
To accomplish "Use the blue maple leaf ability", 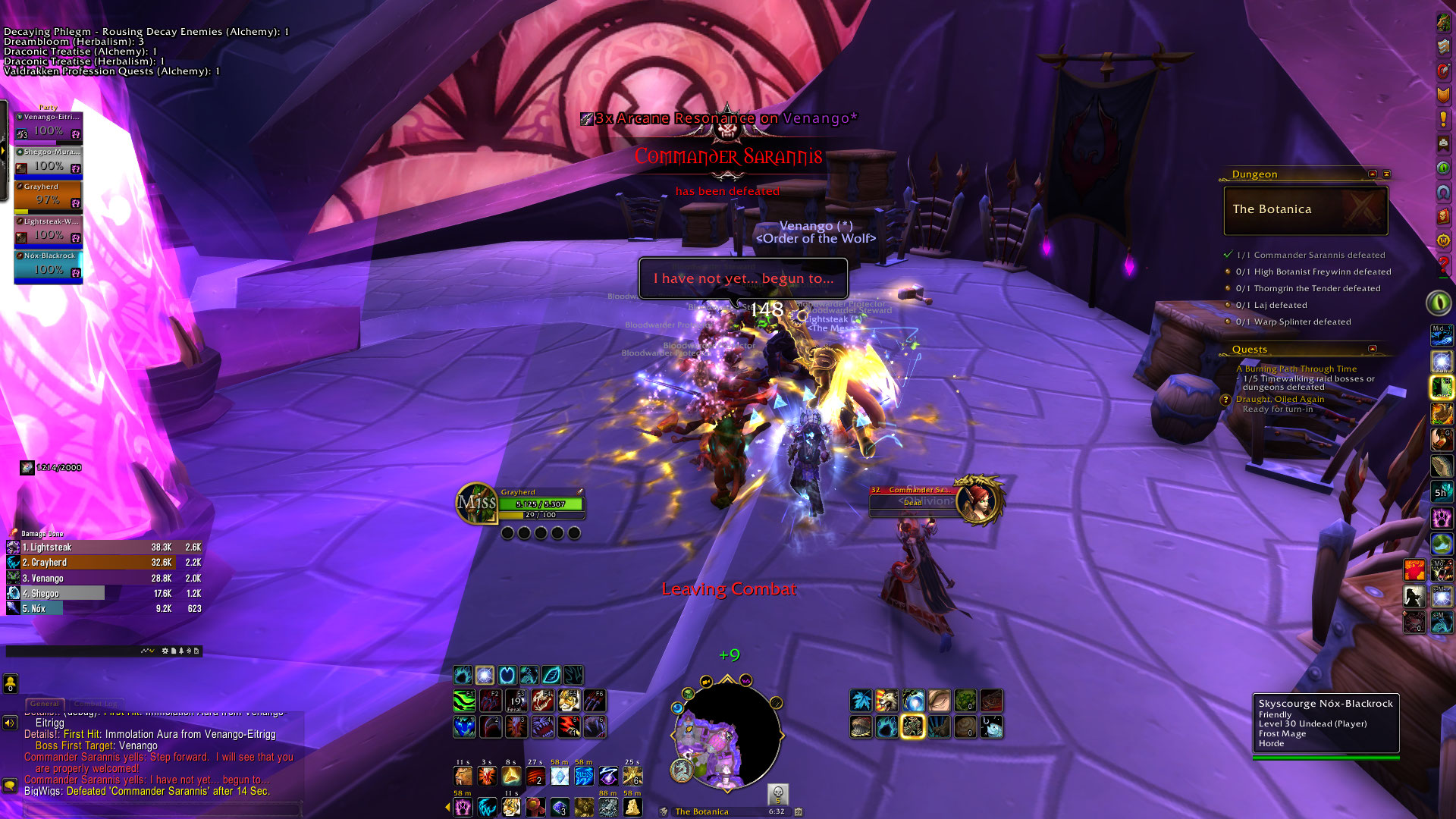I will coord(861,700).
